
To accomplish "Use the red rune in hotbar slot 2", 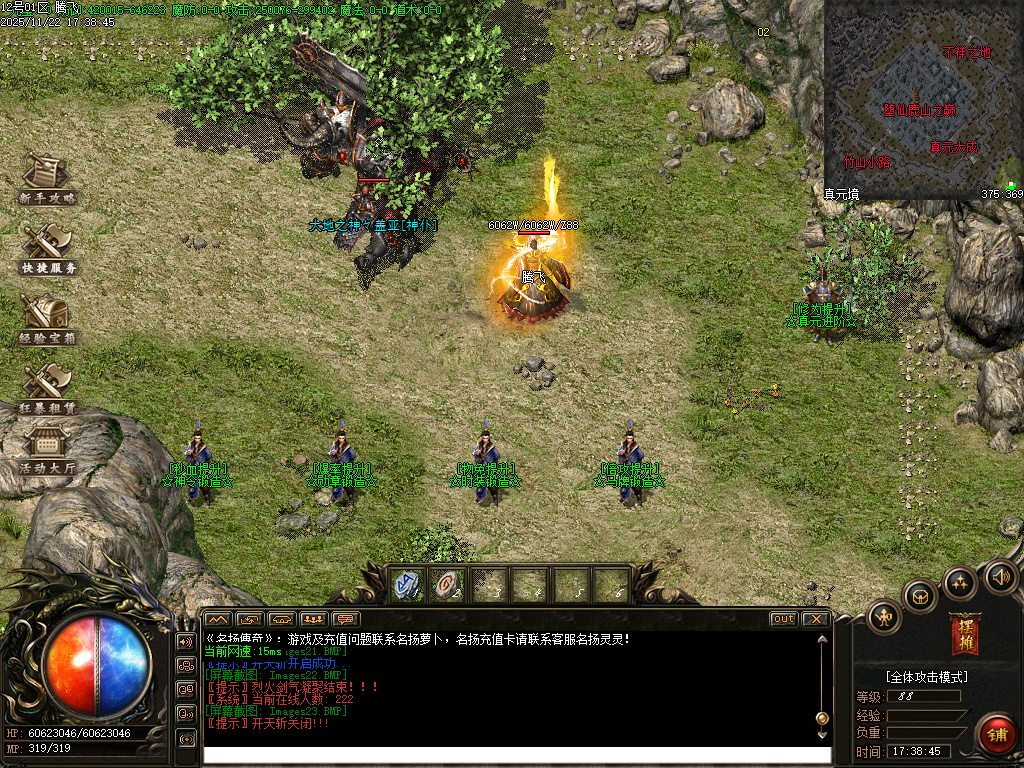I will click(449, 585).
